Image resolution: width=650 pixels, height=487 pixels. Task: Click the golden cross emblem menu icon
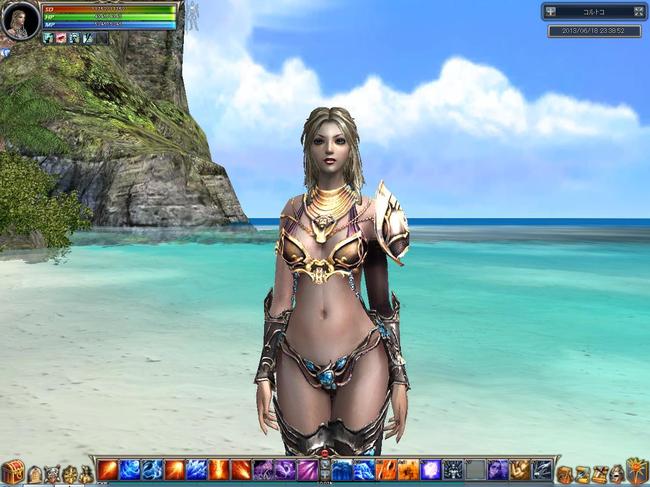click(70, 474)
